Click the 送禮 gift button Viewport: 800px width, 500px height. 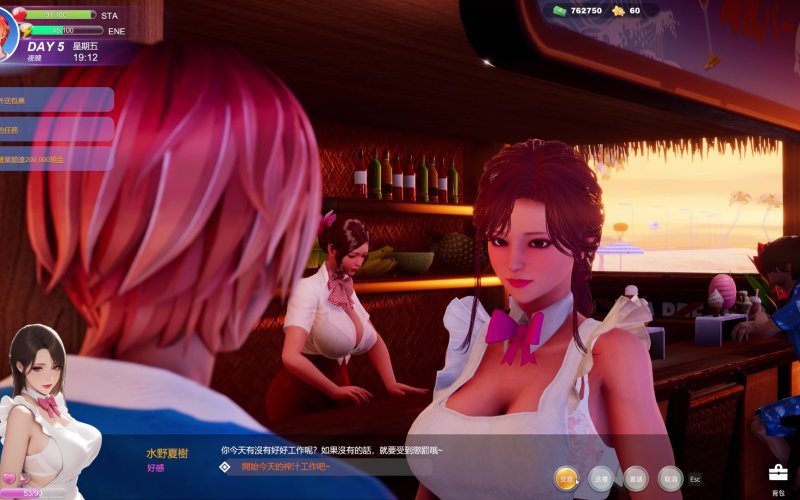click(x=600, y=479)
